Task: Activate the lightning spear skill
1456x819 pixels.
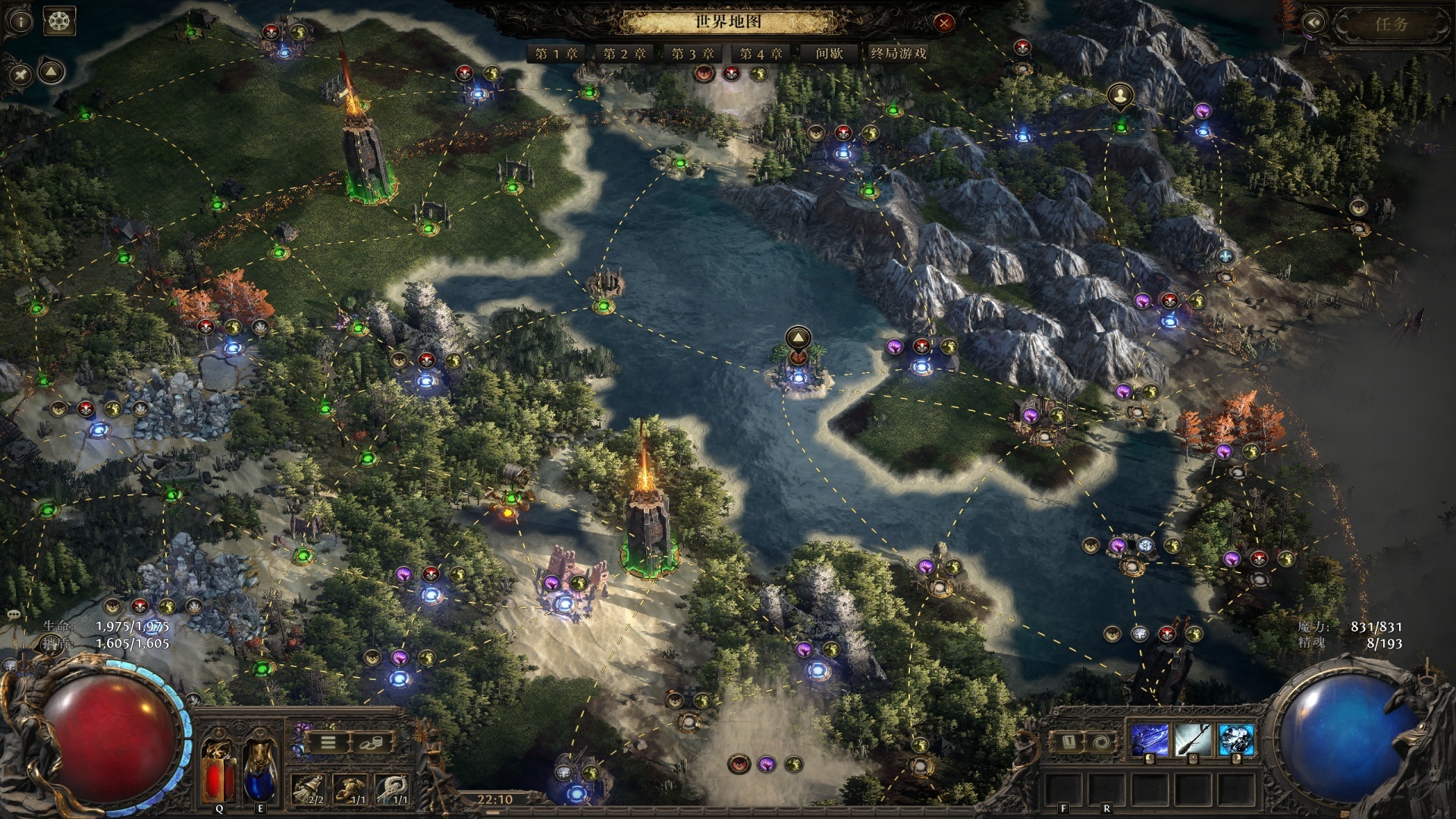Action: click(1150, 739)
